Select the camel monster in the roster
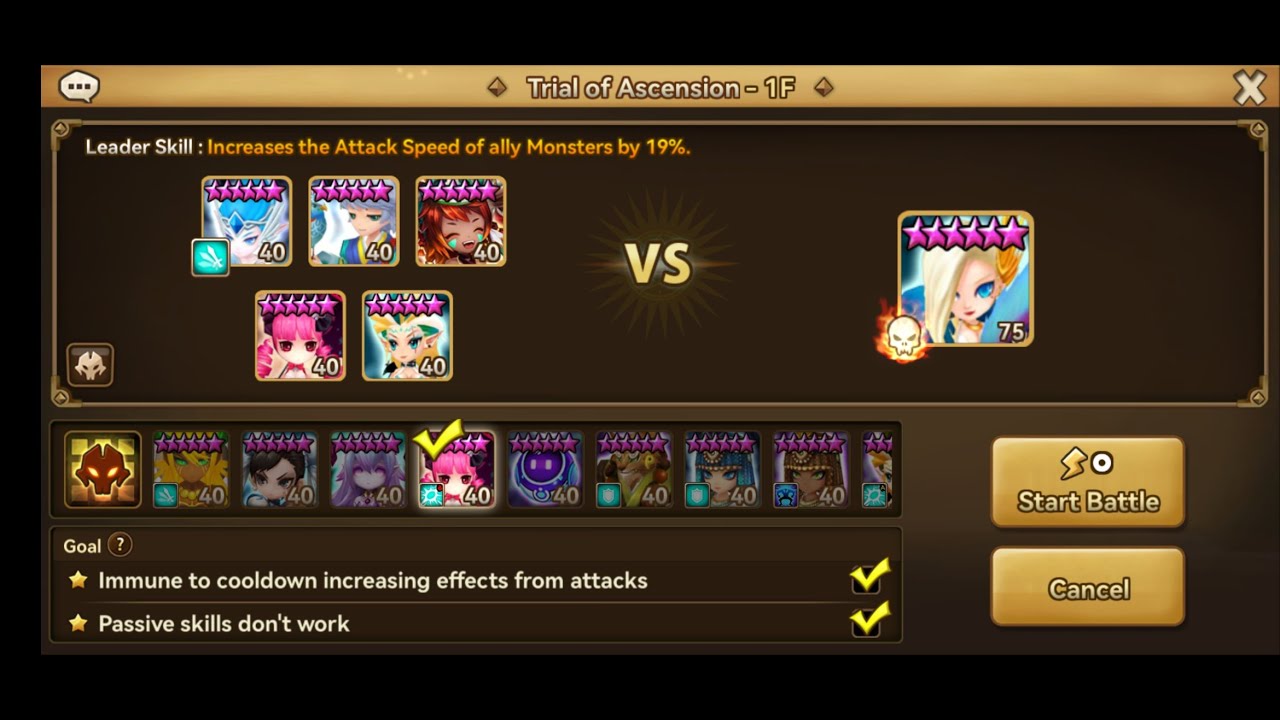The width and height of the screenshot is (1280, 720). [632, 470]
